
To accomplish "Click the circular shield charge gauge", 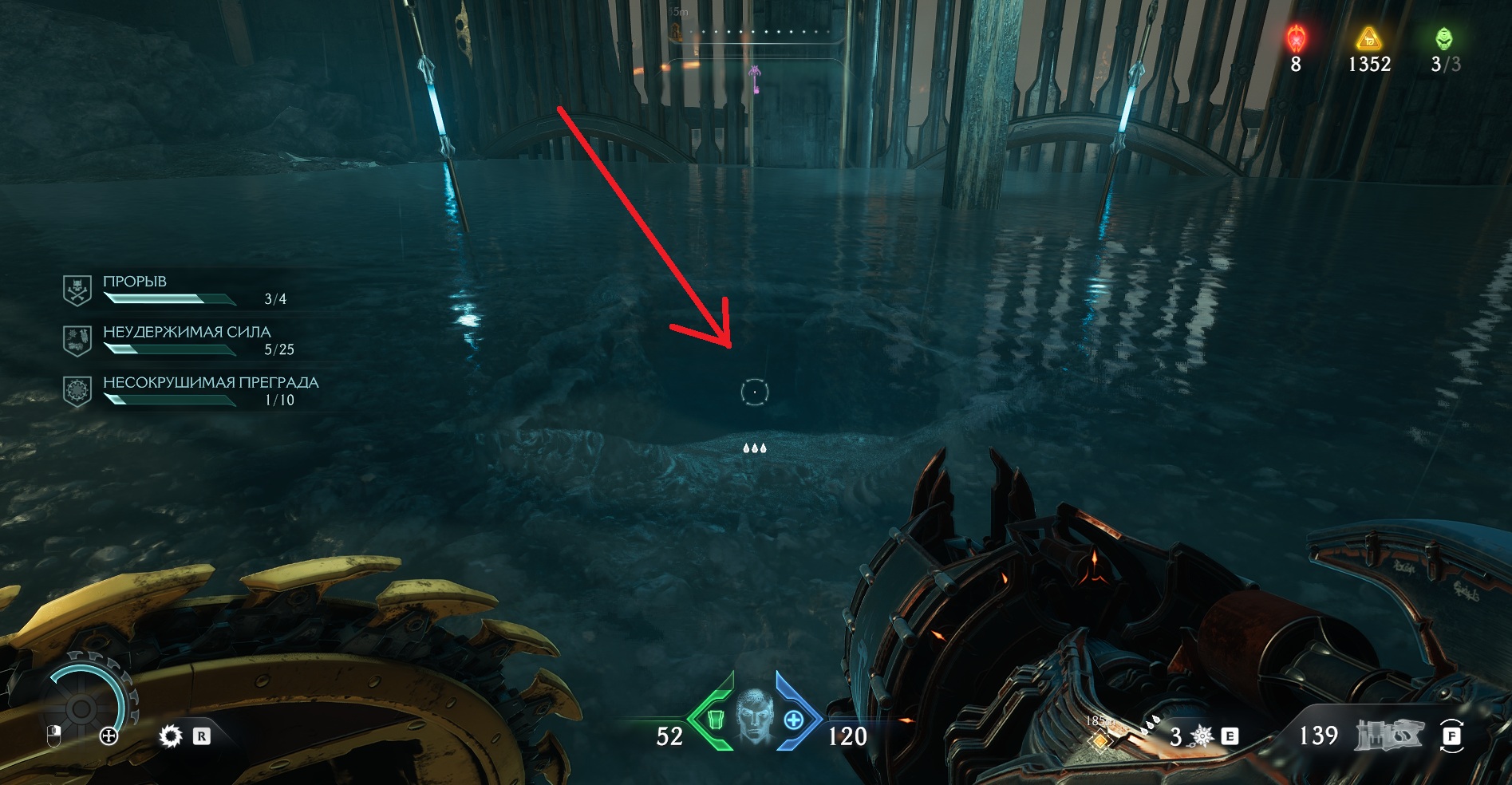I will [81, 707].
